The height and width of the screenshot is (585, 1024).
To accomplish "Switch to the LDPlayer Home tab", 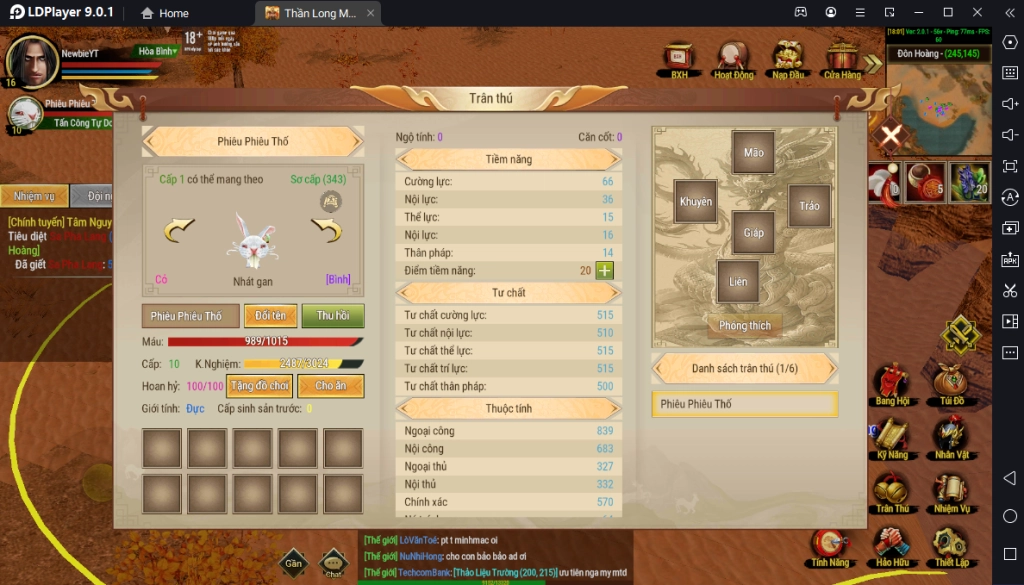I will point(164,13).
